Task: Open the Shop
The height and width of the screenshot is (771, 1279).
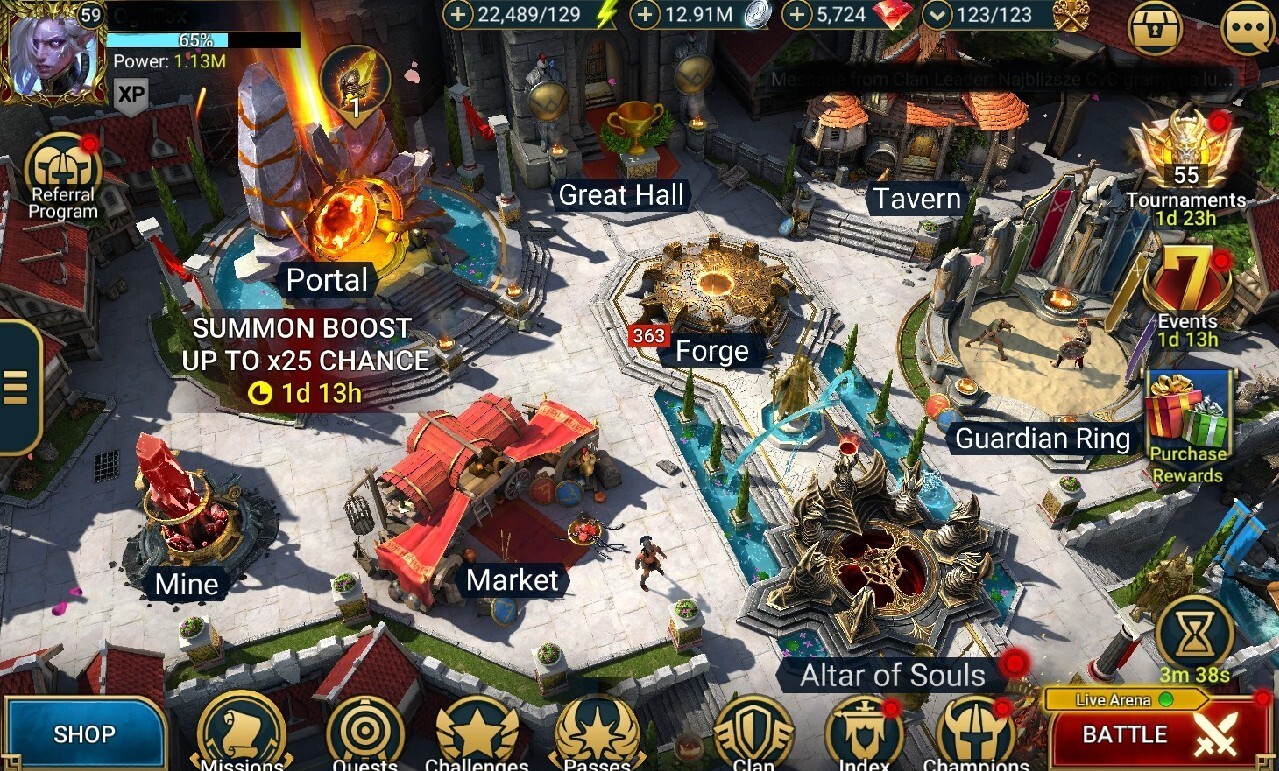Action: (84, 735)
